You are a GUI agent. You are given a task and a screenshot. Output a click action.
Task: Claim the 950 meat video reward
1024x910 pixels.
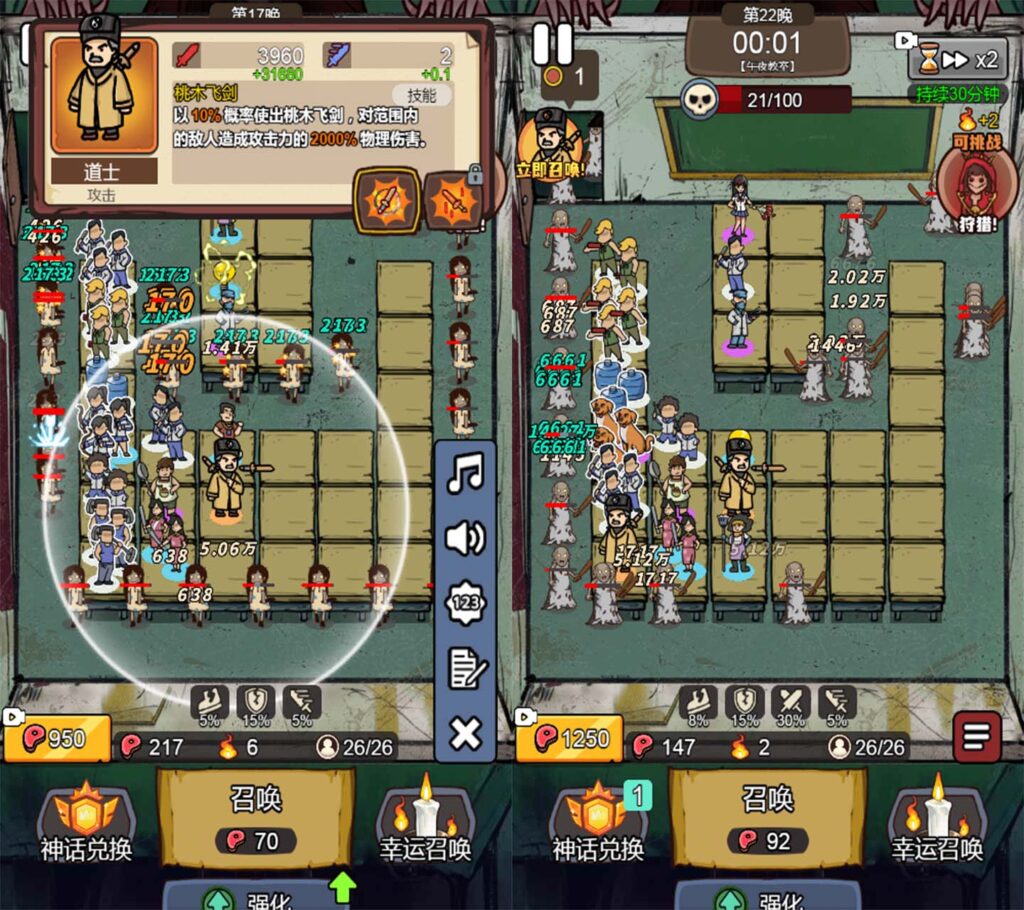55,738
